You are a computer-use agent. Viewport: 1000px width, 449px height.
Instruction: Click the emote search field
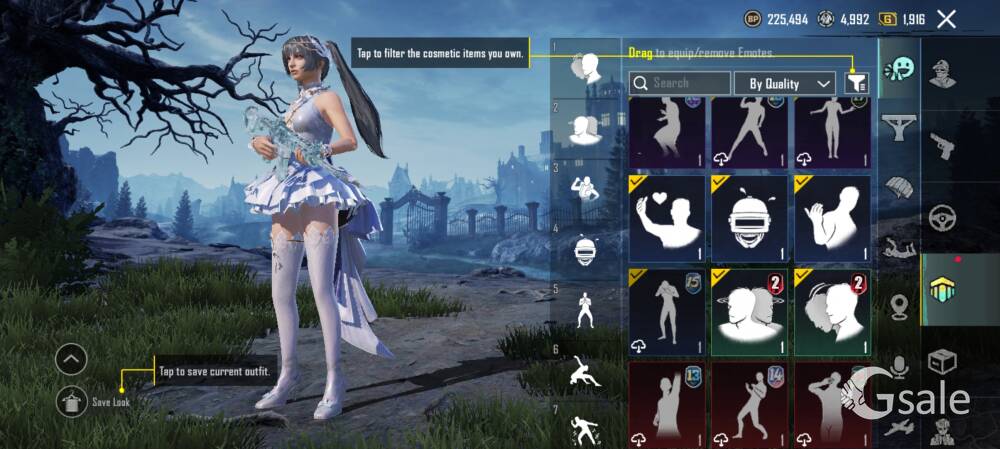[x=680, y=83]
